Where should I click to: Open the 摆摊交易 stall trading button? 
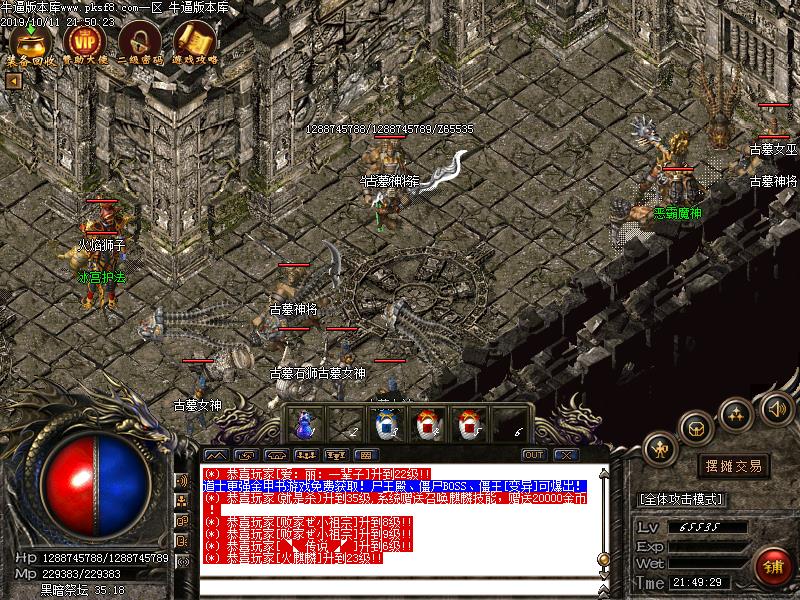[734, 466]
